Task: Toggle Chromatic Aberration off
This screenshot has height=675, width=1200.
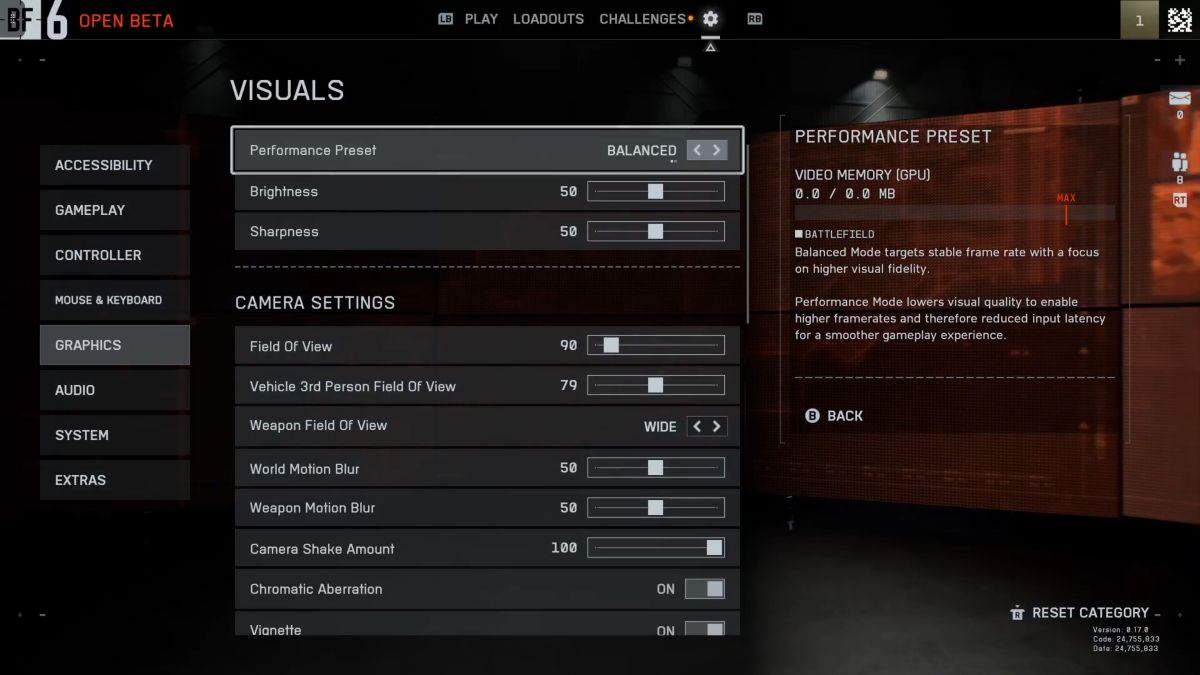Action: (705, 589)
